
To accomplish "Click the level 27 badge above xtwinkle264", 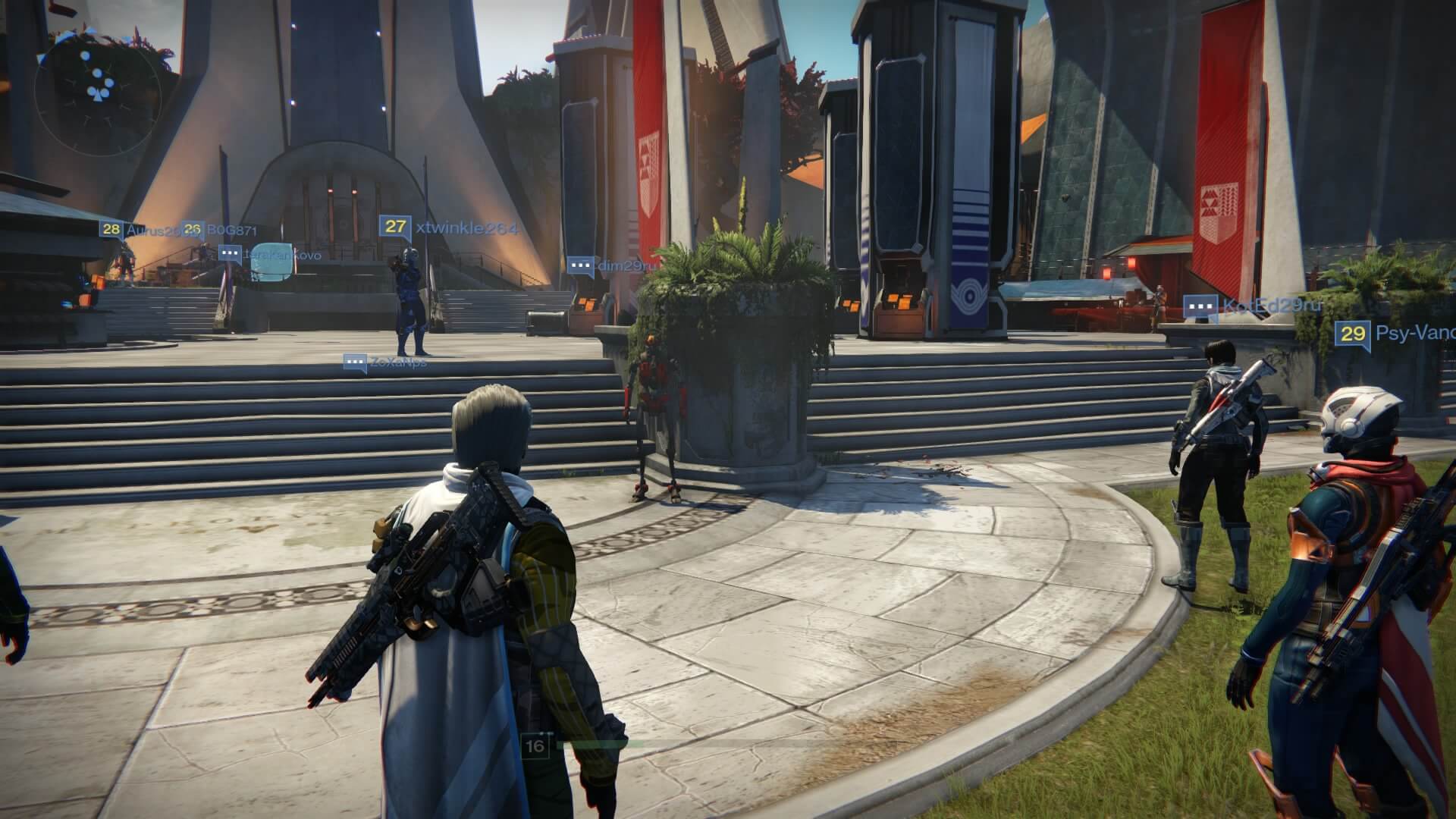I will (x=395, y=226).
